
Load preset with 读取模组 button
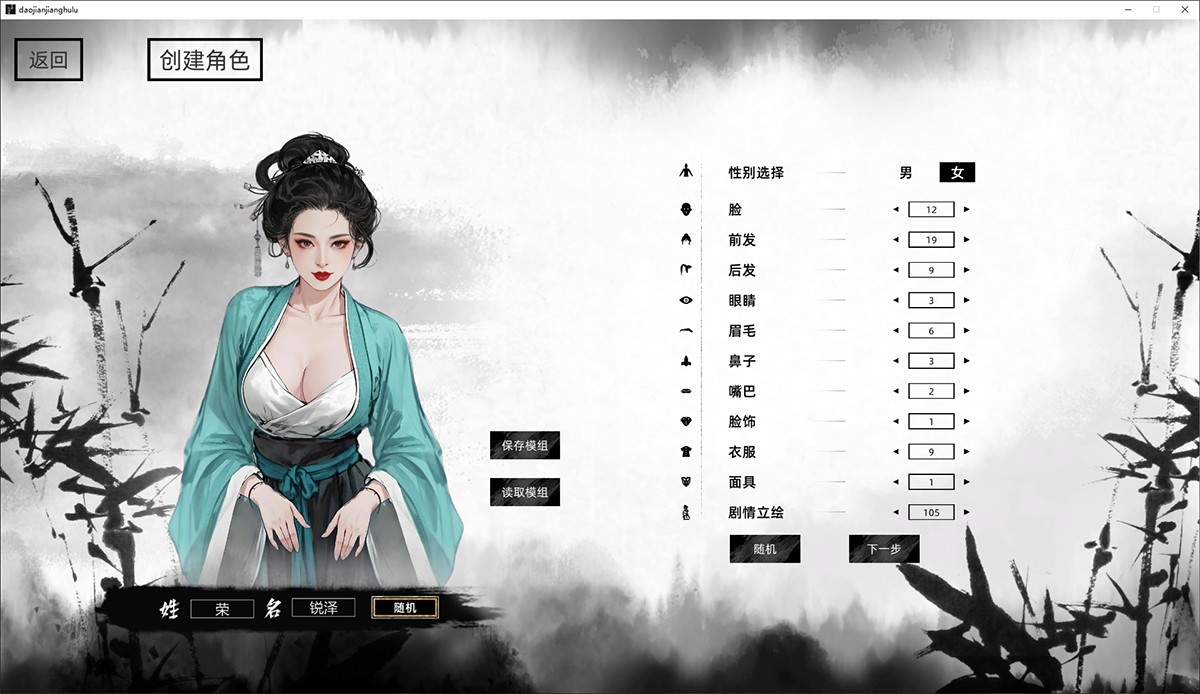(x=525, y=492)
